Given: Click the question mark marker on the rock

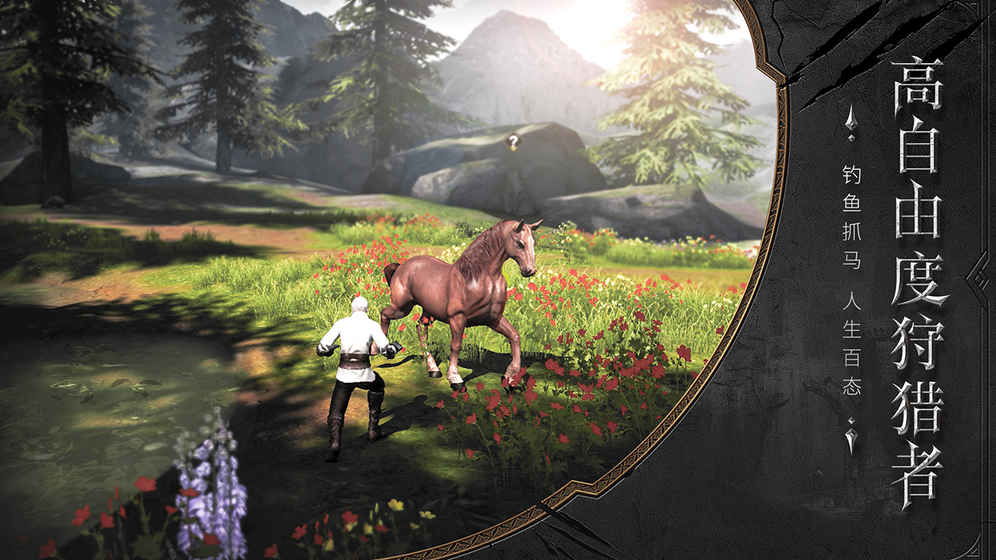Looking at the screenshot, I should click(x=514, y=143).
